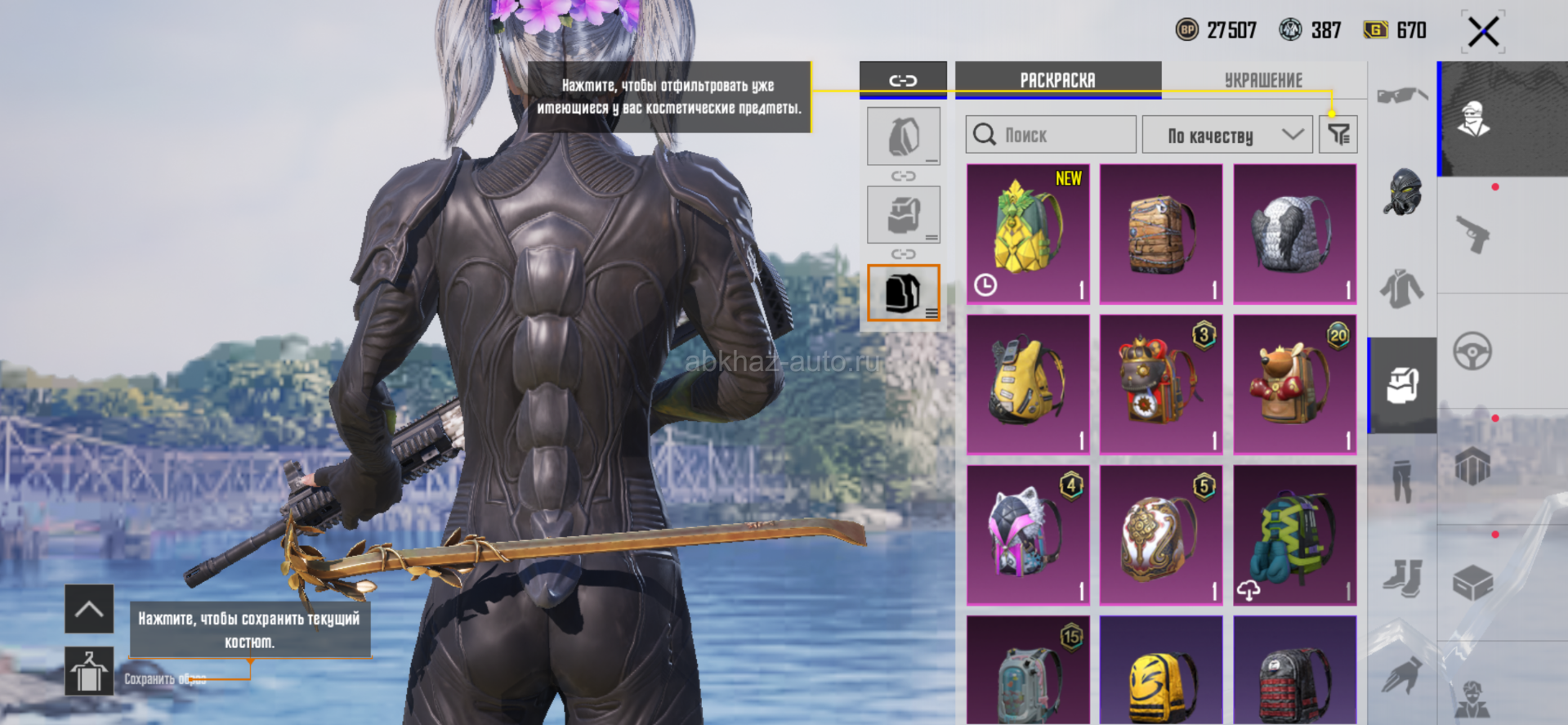1568x725 pixels.
Task: Choose the cat-eared pink backpack skin
Action: (1028, 535)
